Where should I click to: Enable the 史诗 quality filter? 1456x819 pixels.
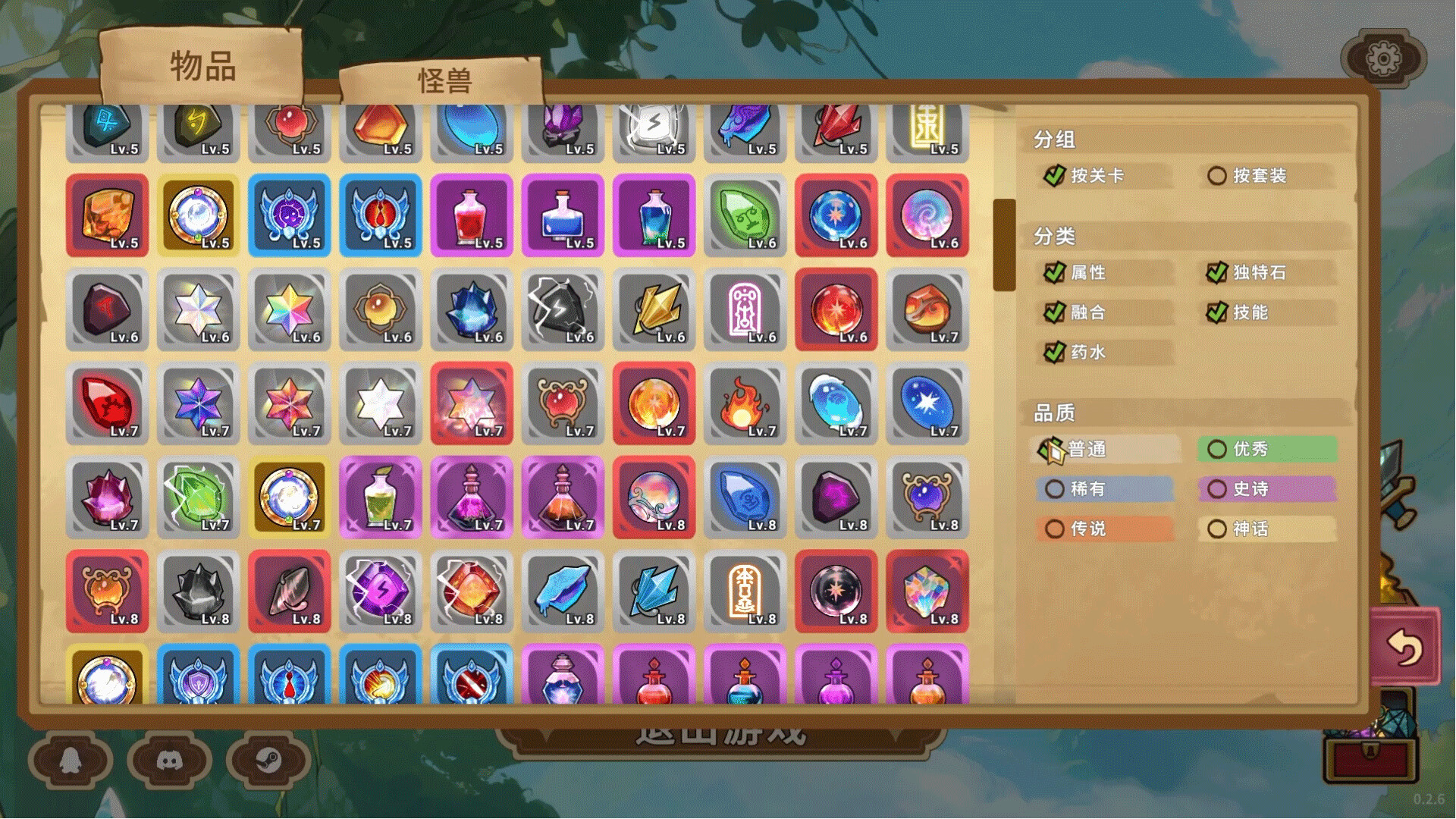point(1218,489)
